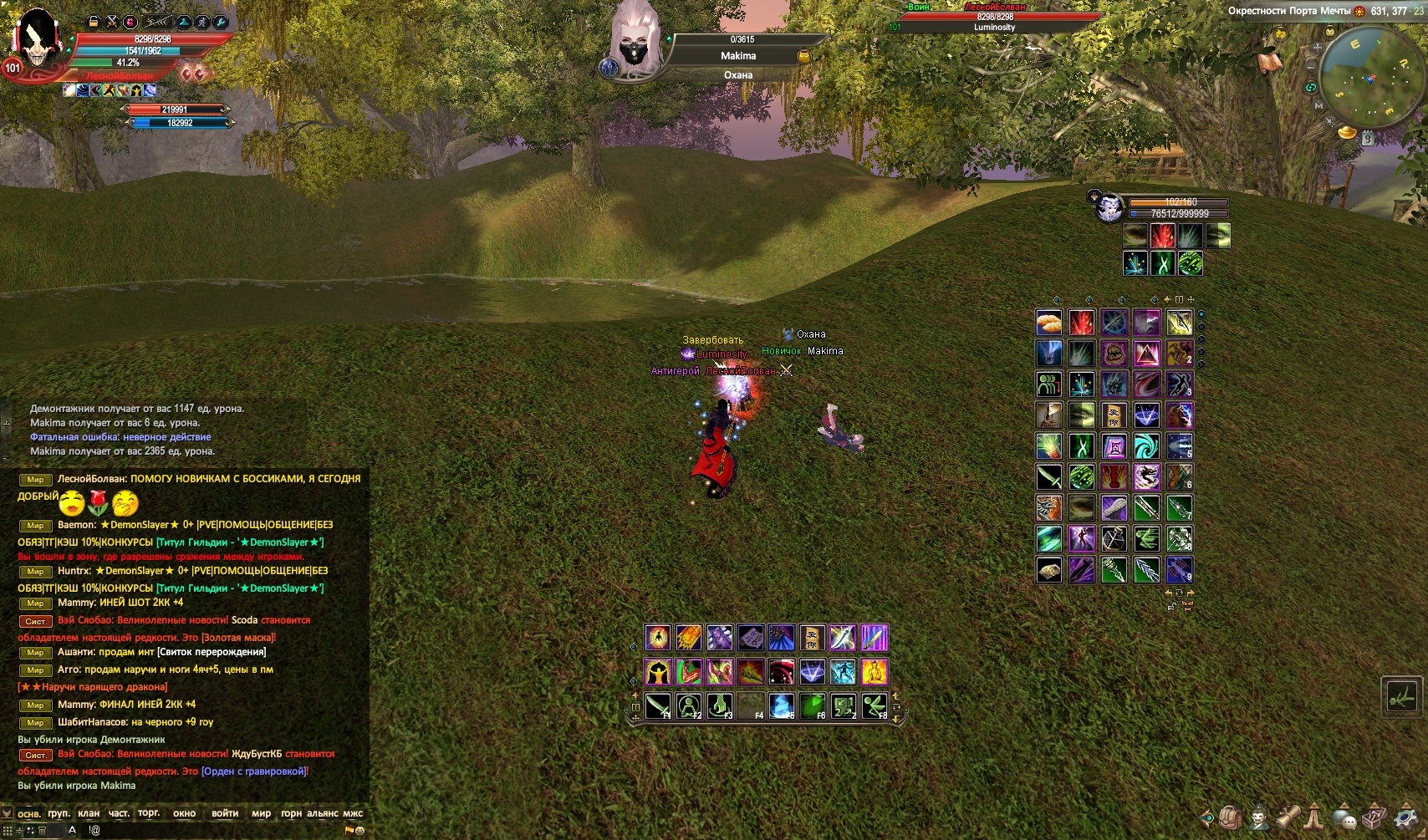Activate the F2 meditation skill
The height and width of the screenshot is (840, 1428).
[689, 706]
